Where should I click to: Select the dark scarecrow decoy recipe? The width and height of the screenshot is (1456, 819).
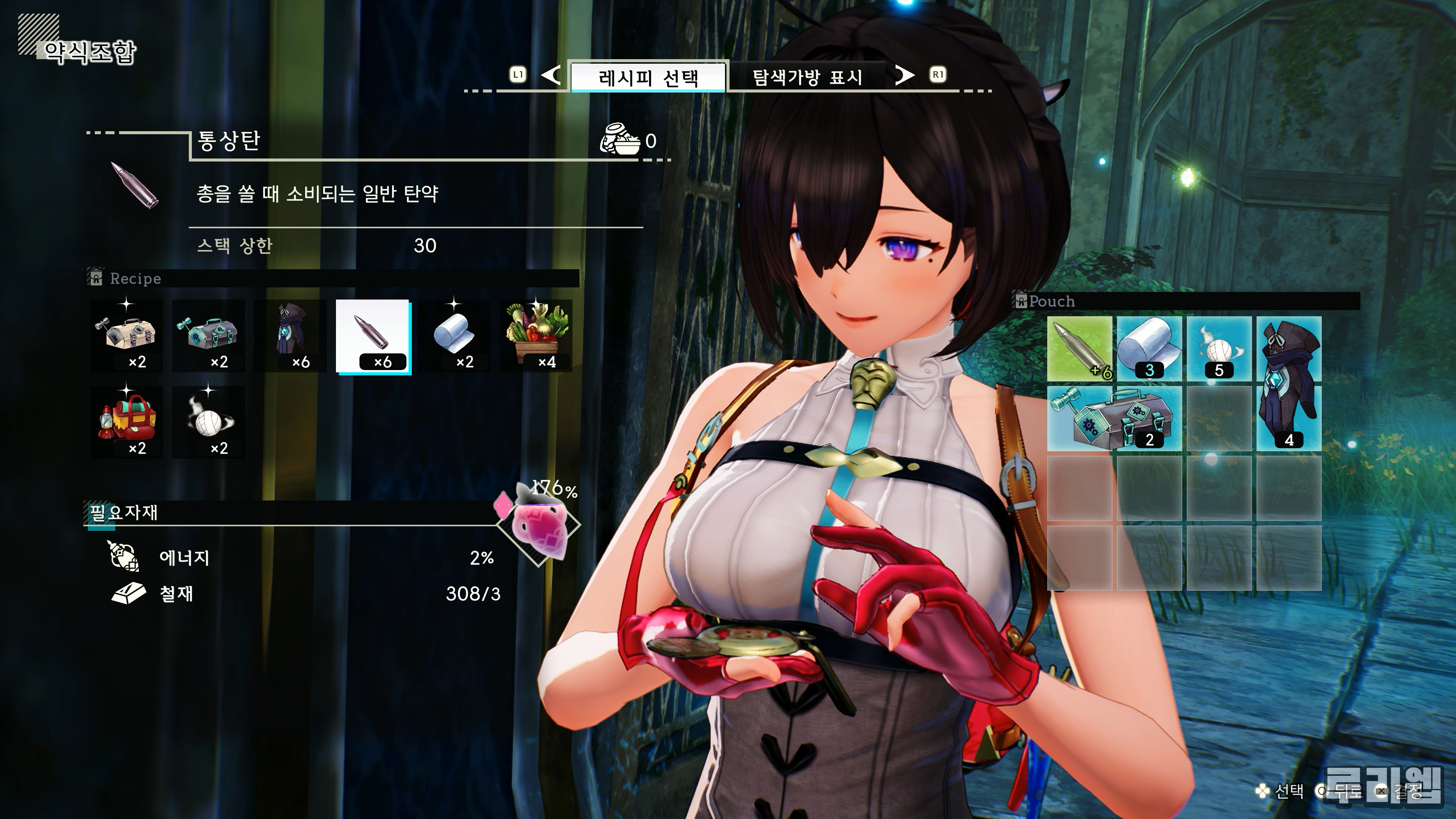(x=290, y=336)
